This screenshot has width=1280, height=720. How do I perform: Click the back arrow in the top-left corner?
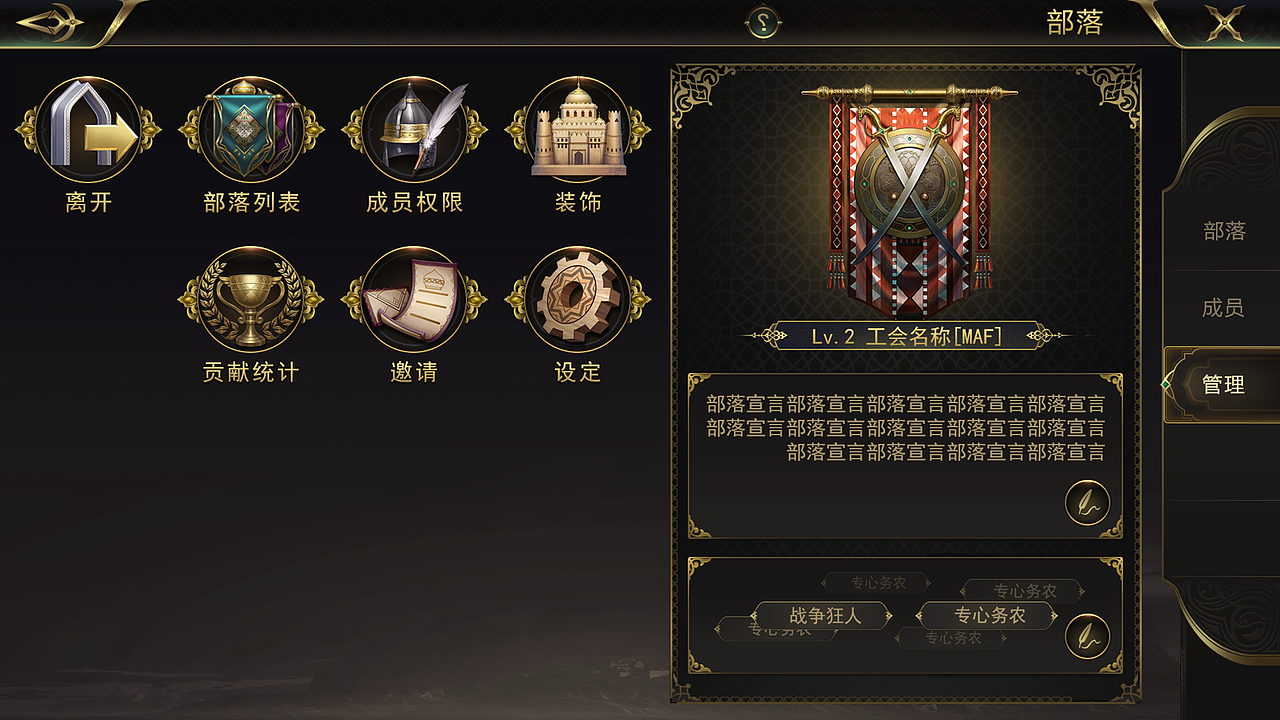pos(48,22)
